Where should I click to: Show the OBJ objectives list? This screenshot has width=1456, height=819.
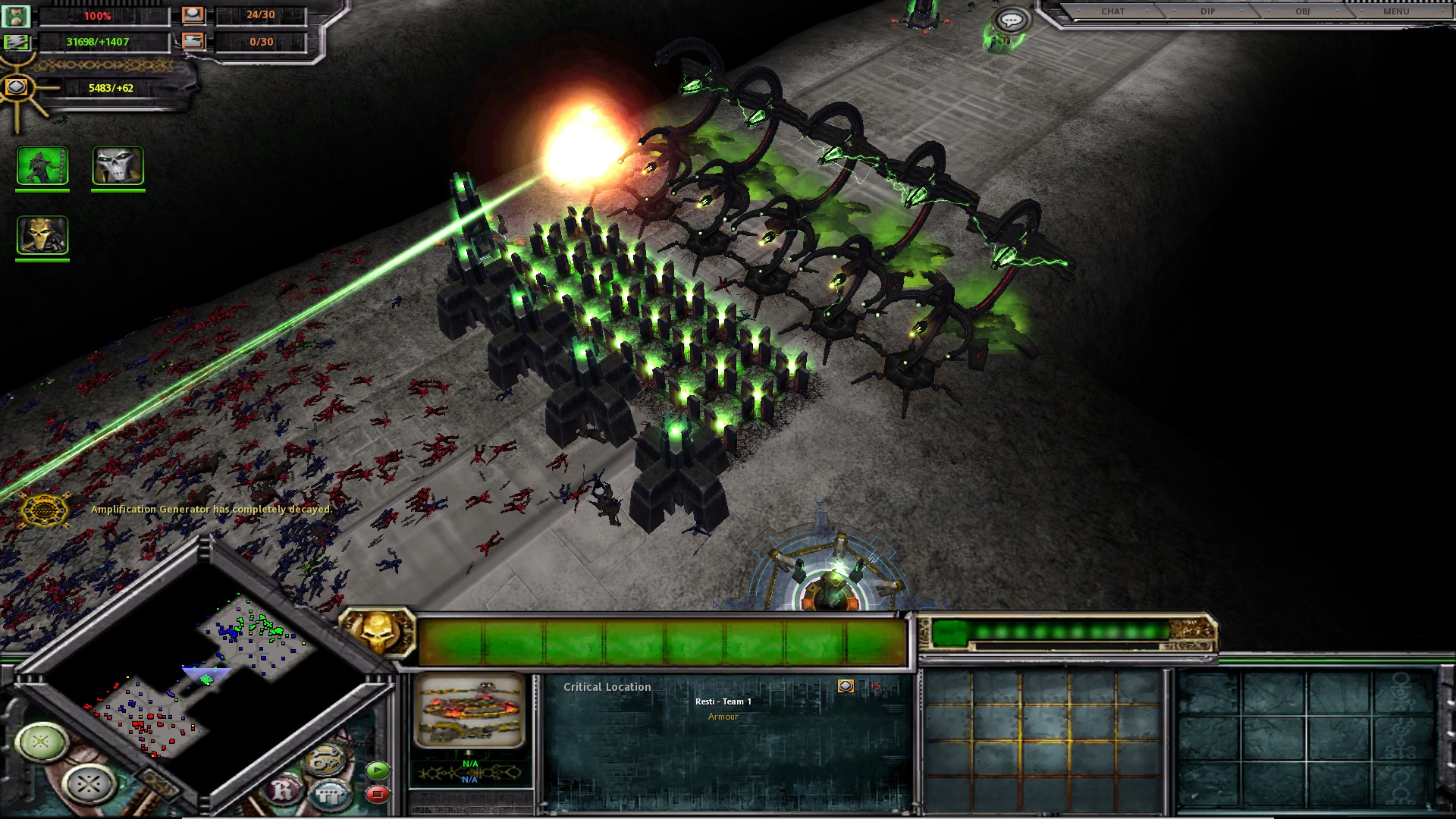(x=1302, y=11)
